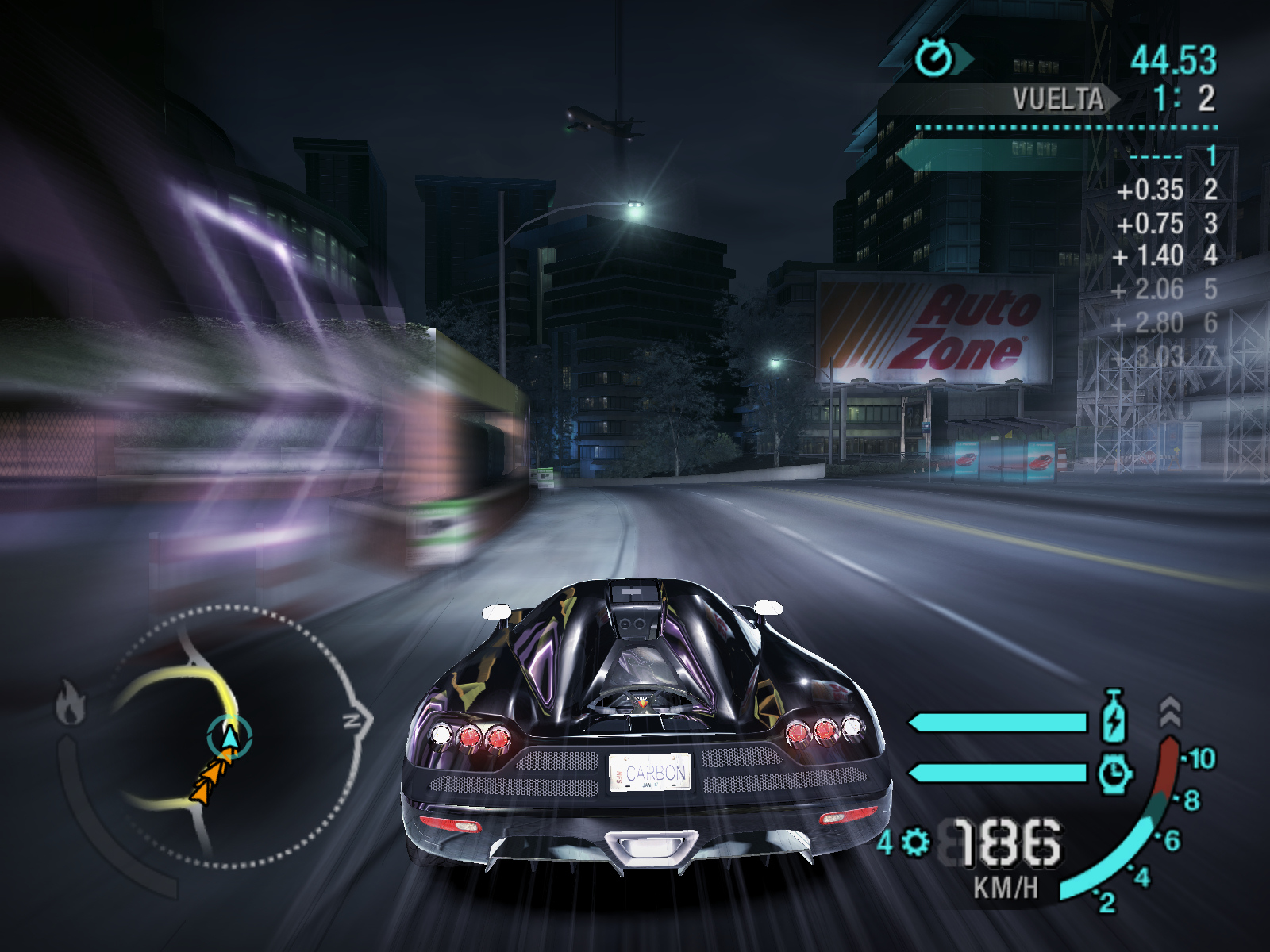Click the shift-up chevron indicator
This screenshot has width=1270, height=952.
[1170, 712]
